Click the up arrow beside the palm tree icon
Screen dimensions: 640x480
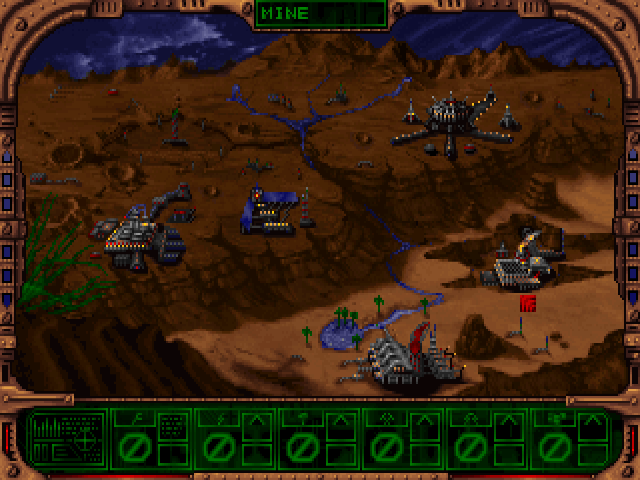coord(339,422)
